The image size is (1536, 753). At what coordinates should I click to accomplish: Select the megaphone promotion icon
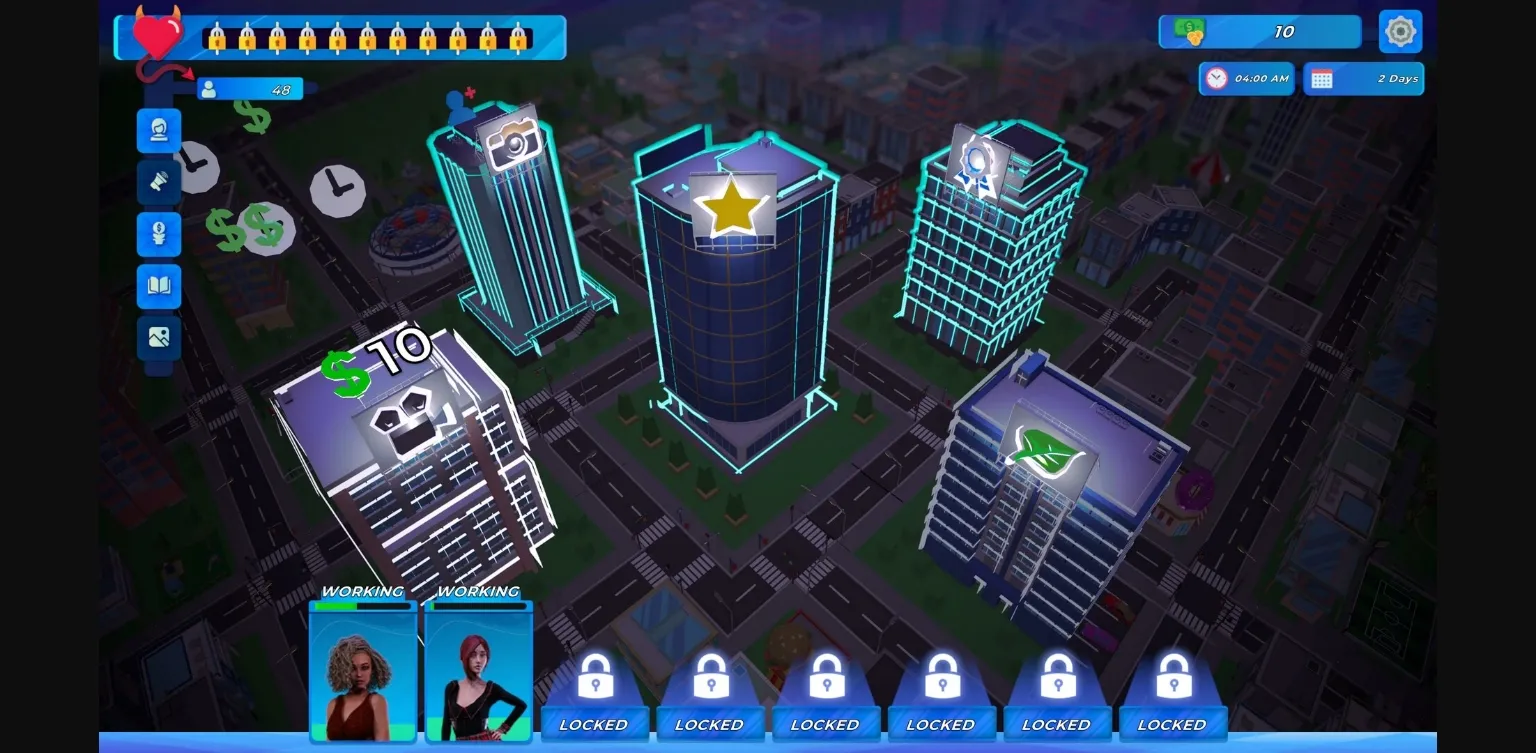[159, 182]
